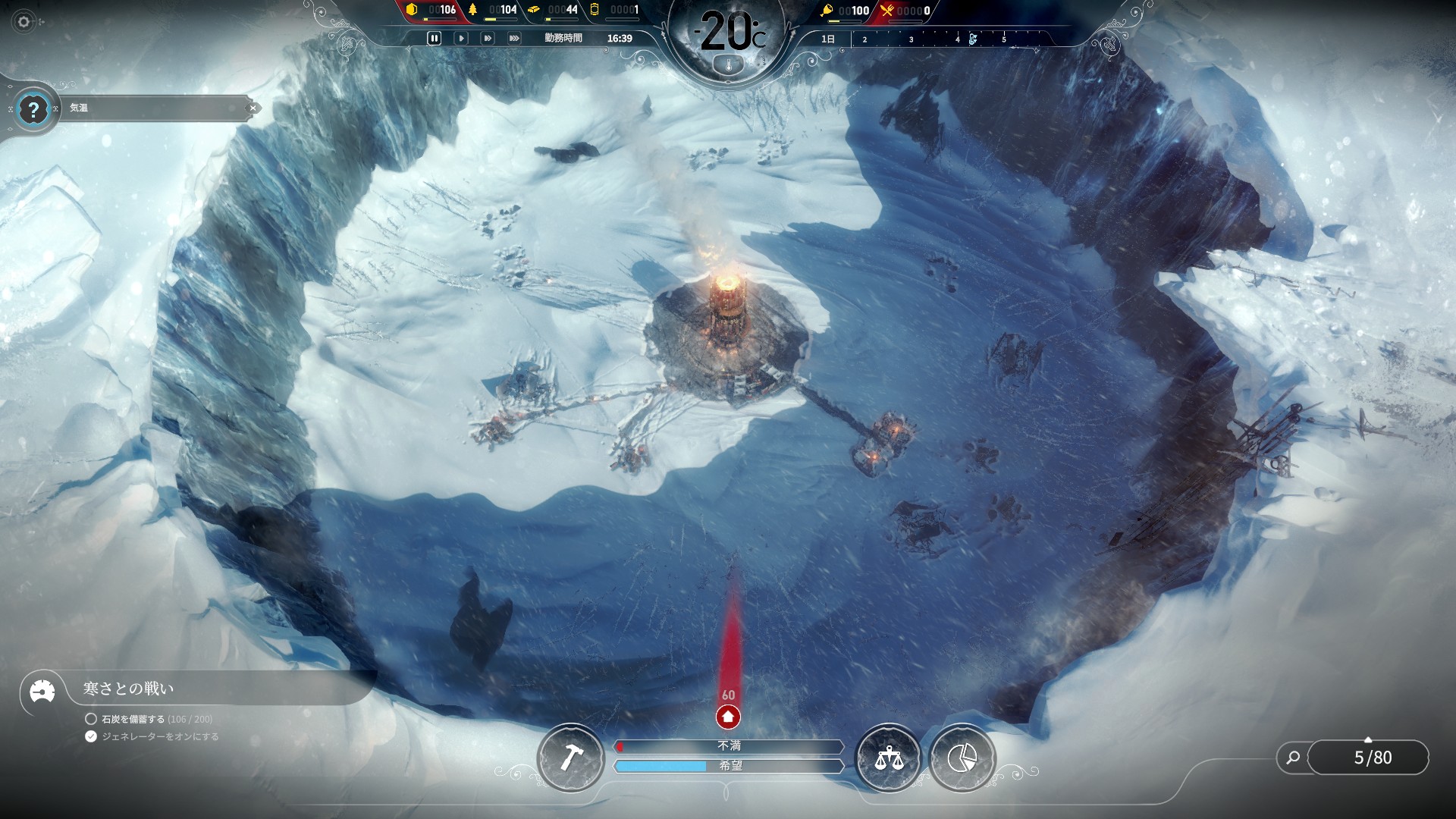The width and height of the screenshot is (1456, 819).
Task: Click the coal resource counter icon
Action: tap(412, 10)
